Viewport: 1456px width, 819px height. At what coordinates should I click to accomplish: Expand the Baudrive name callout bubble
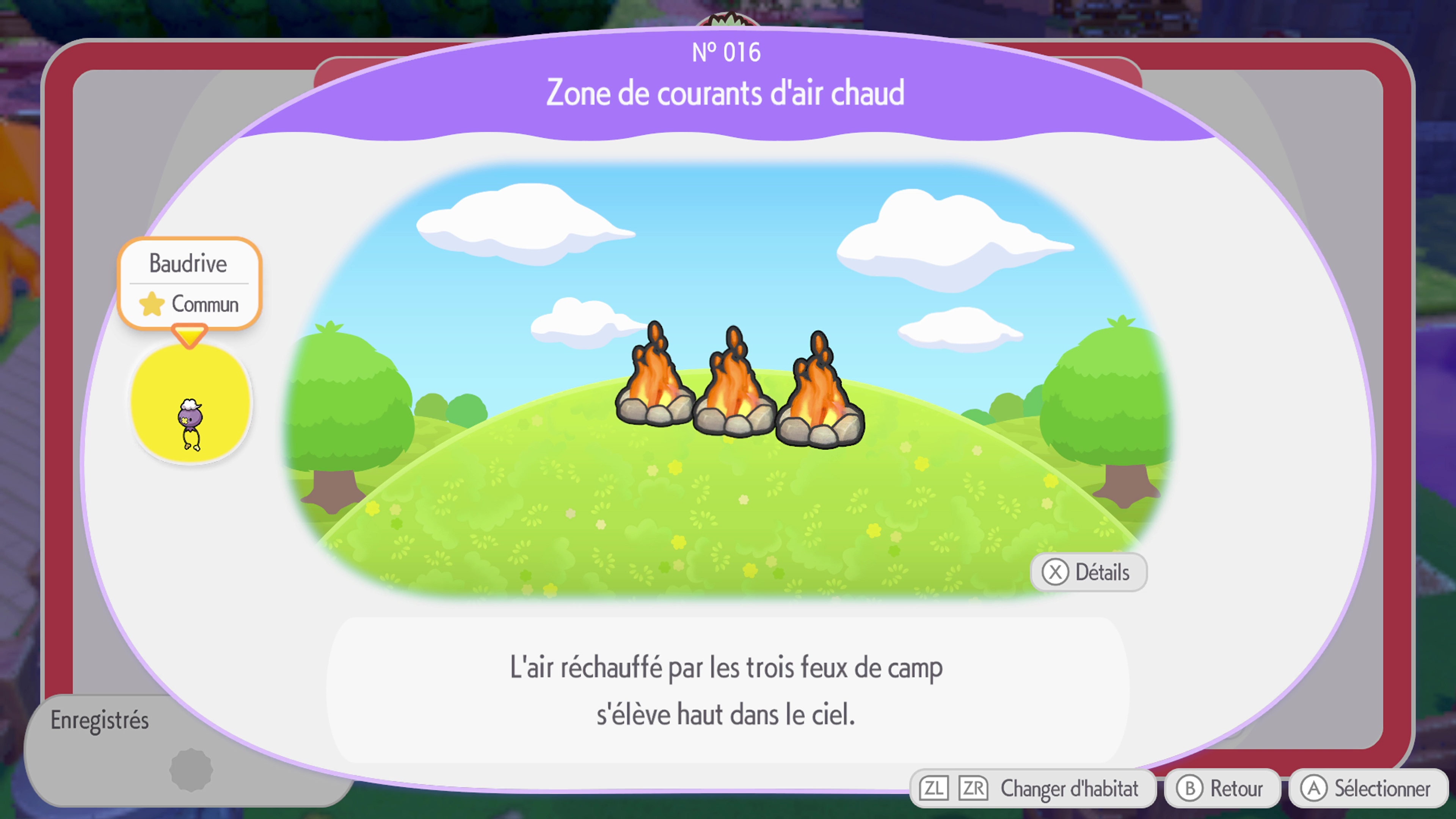pyautogui.click(x=189, y=263)
